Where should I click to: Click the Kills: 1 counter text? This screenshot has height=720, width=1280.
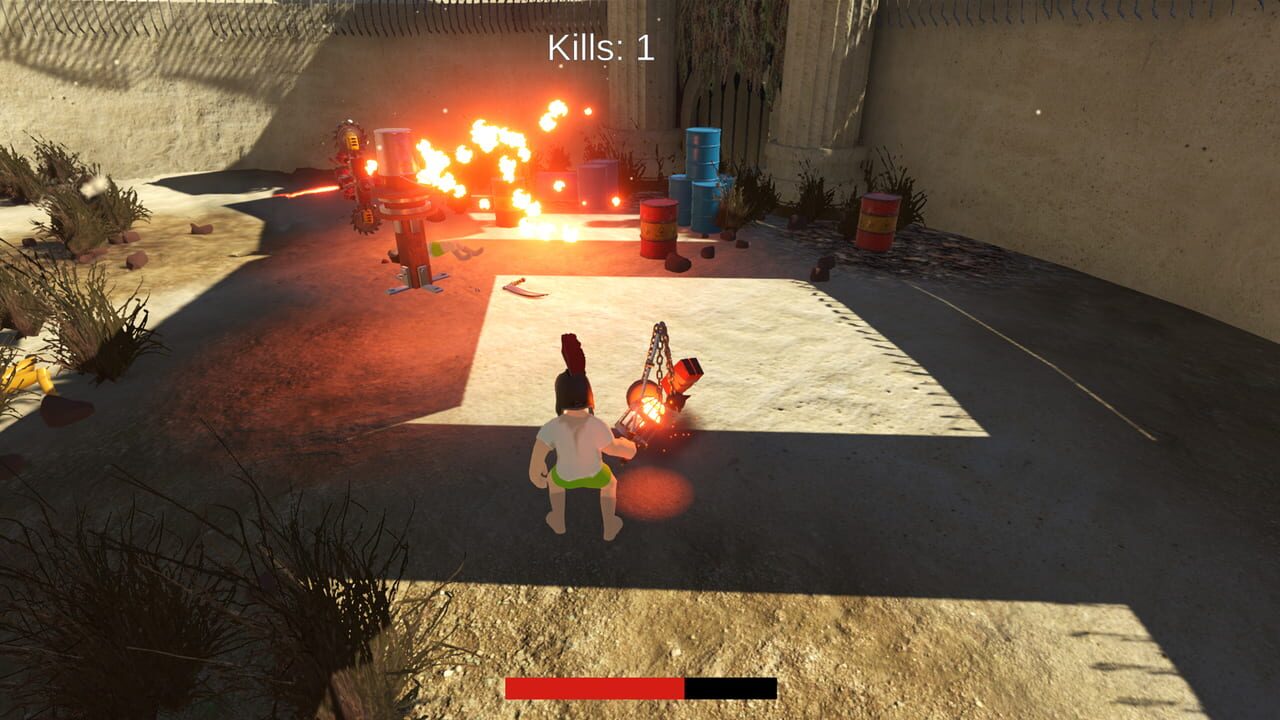pos(598,46)
